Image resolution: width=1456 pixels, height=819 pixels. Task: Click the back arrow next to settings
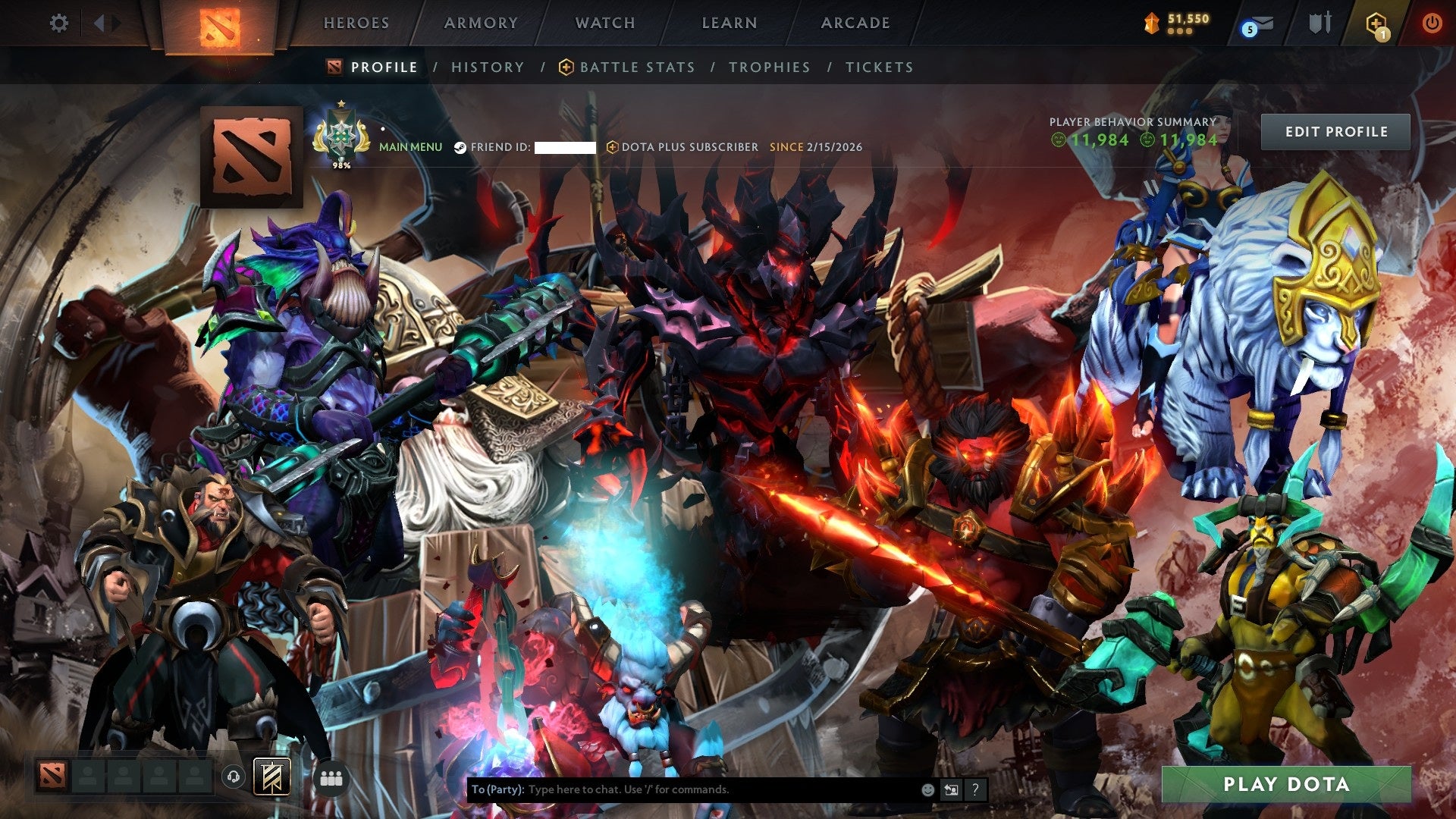99,24
